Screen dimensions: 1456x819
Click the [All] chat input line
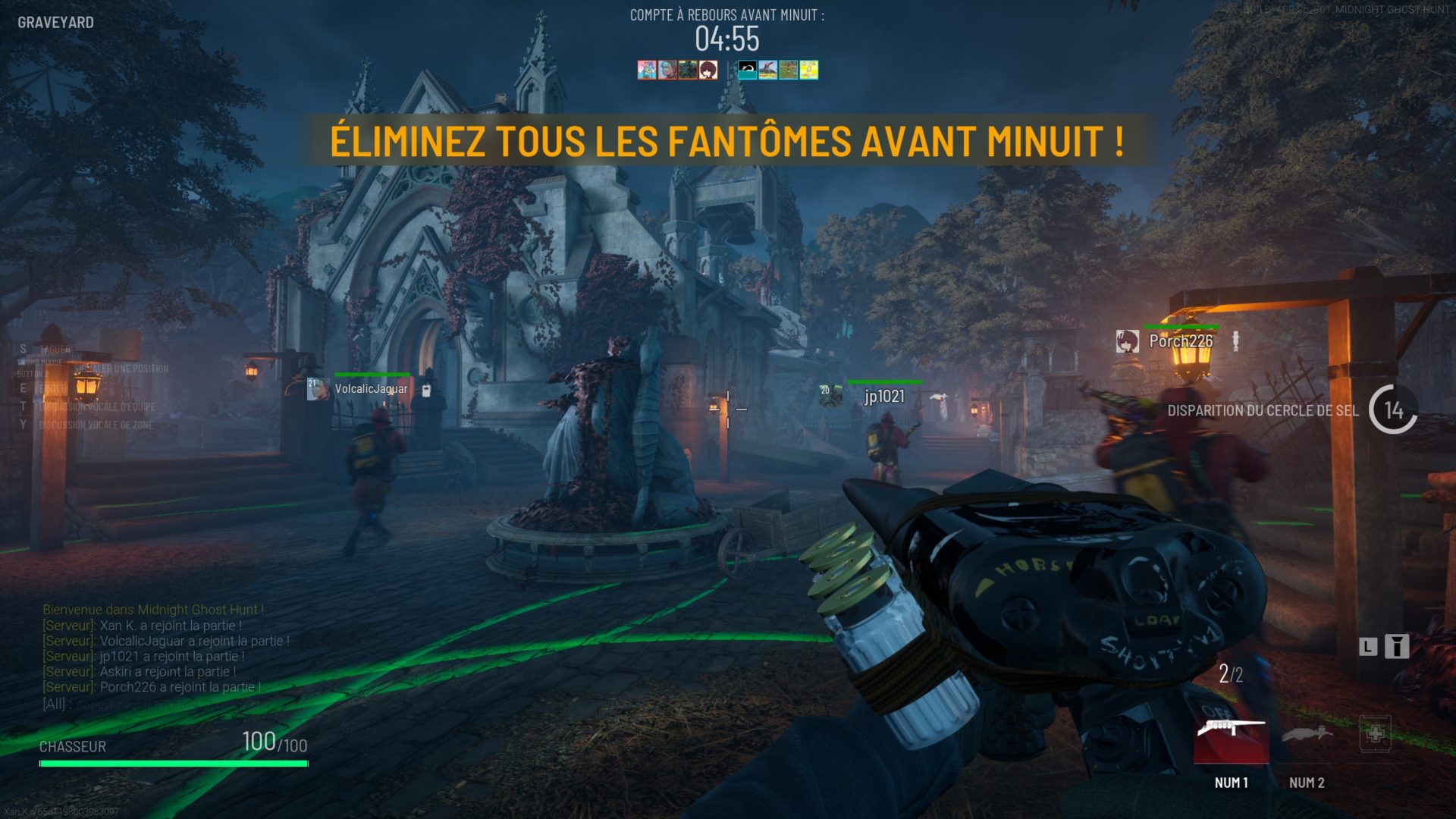tap(152, 704)
